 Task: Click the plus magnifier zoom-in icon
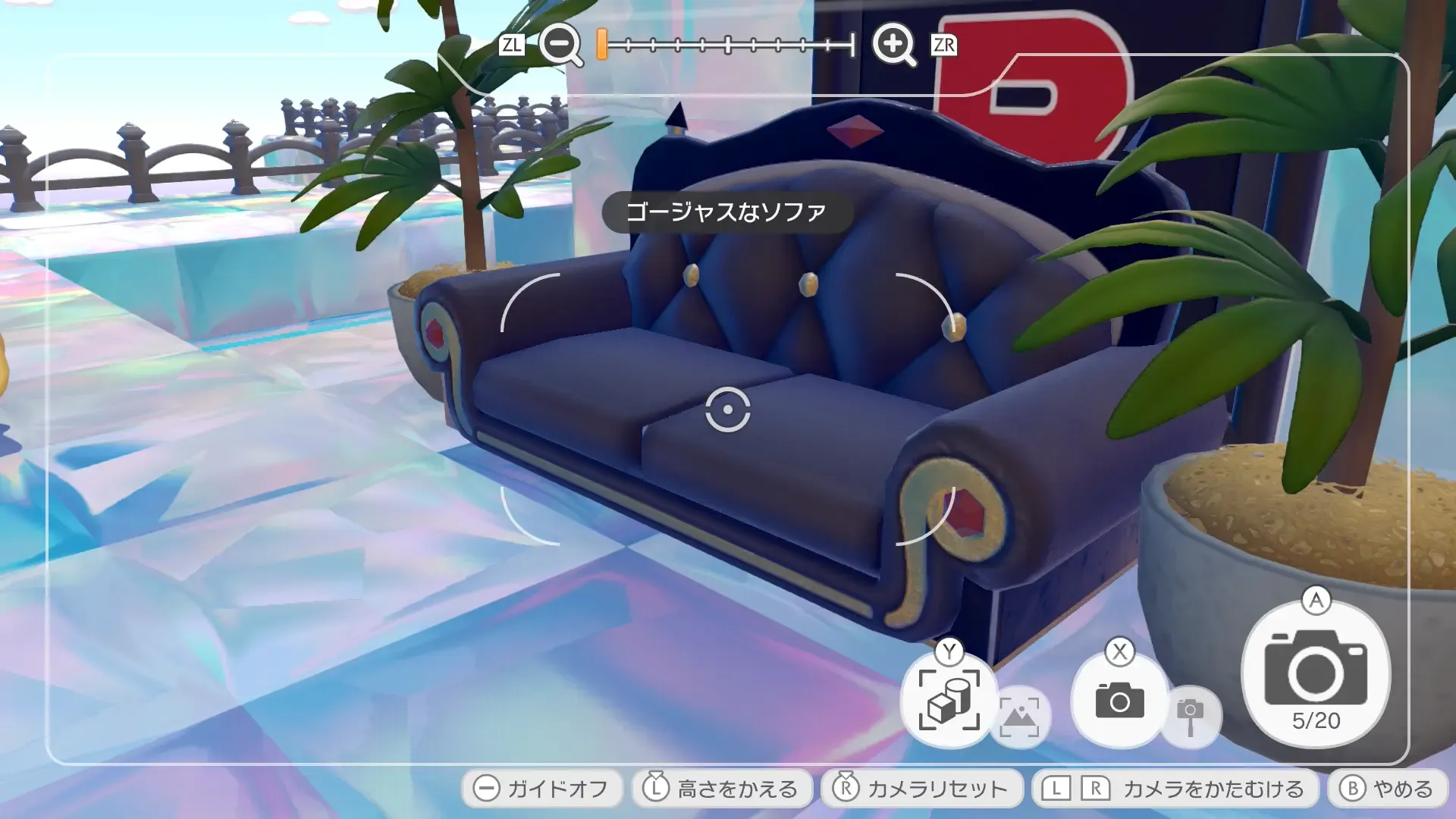[x=893, y=45]
